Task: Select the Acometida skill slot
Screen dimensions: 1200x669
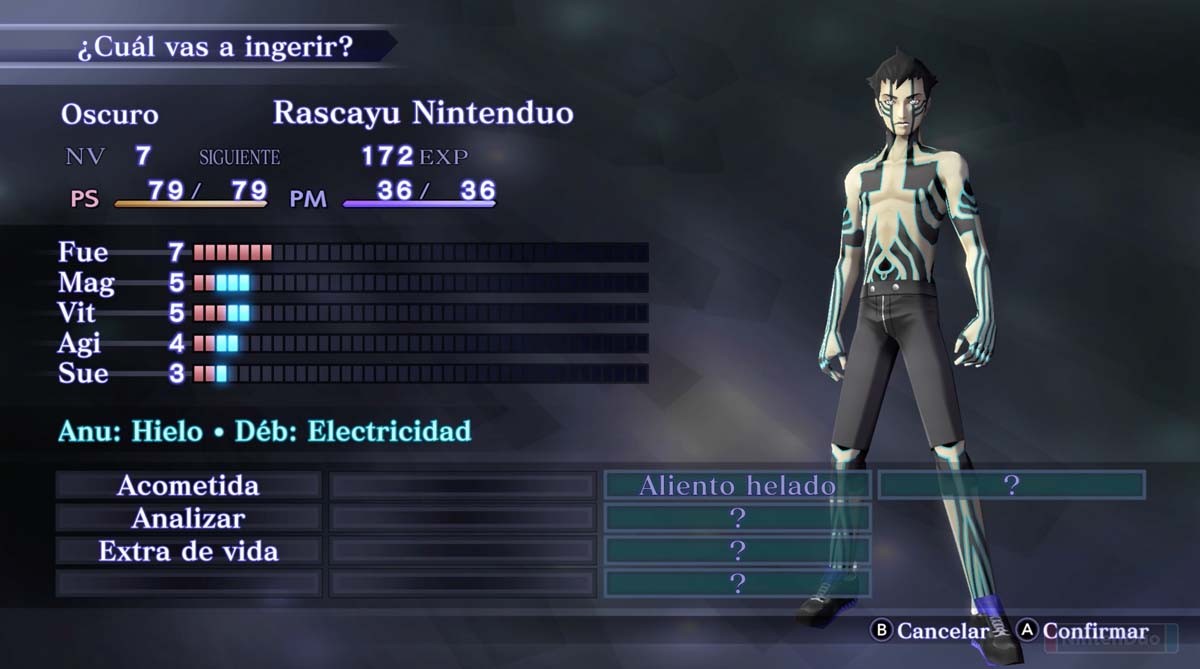Action: click(x=188, y=486)
